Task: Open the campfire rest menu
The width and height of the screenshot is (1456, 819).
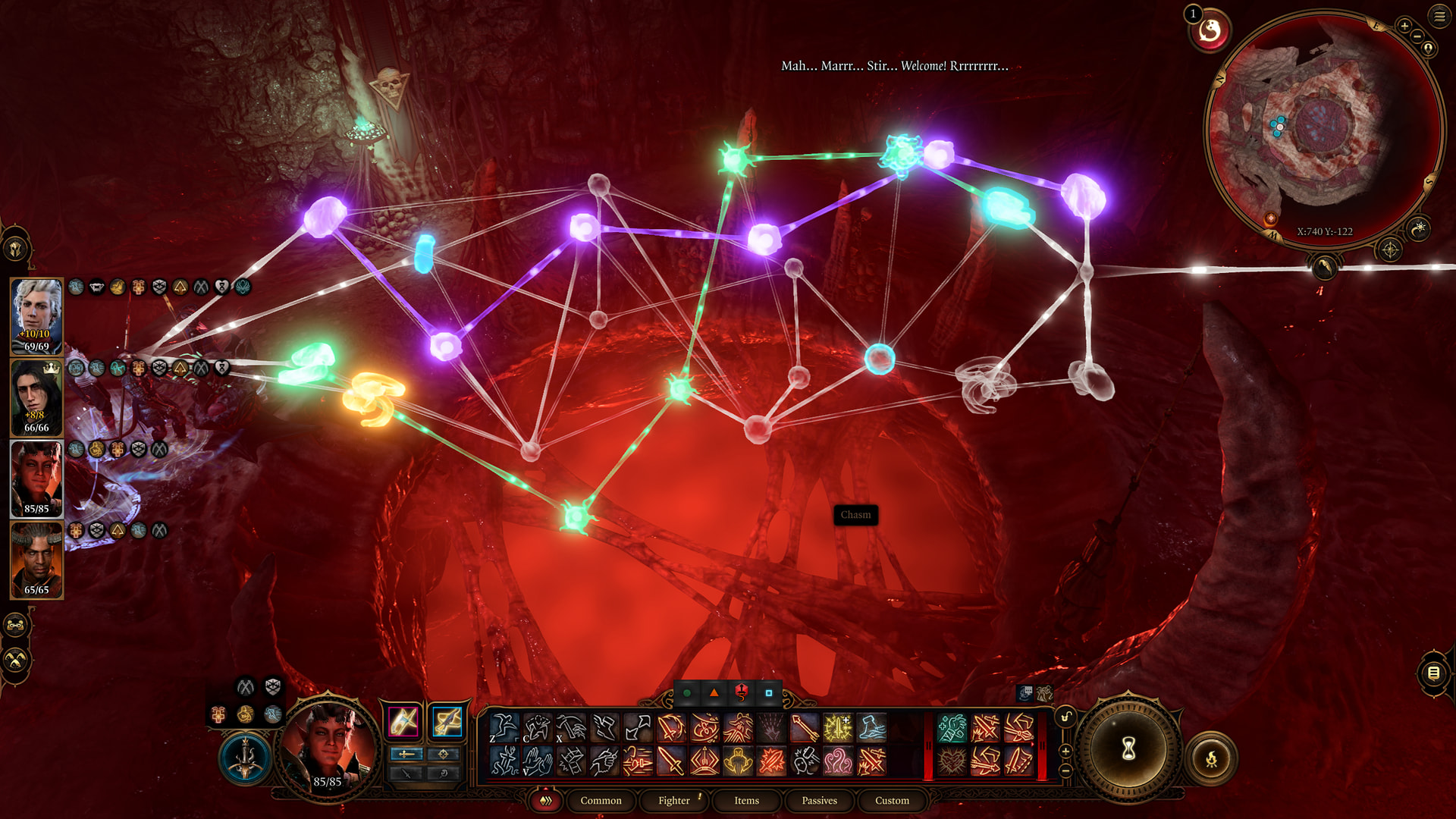Action: click(x=1211, y=758)
